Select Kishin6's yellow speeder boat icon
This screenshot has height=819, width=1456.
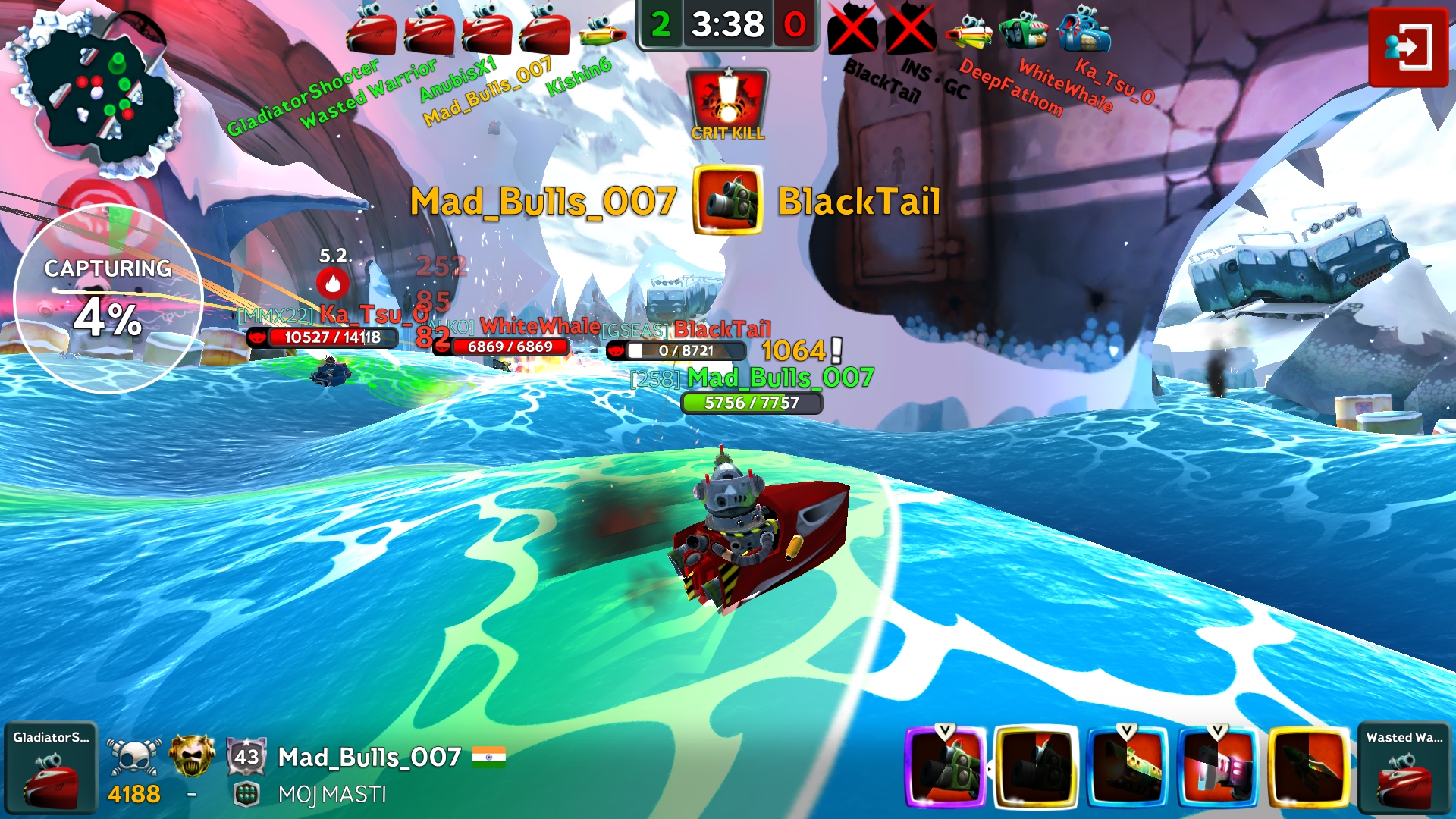603,32
